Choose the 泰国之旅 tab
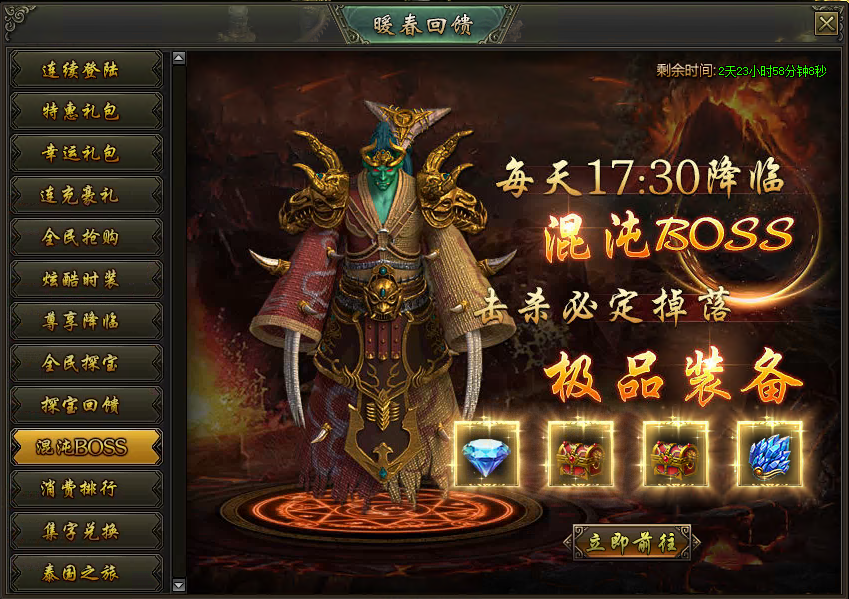 [x=86, y=573]
